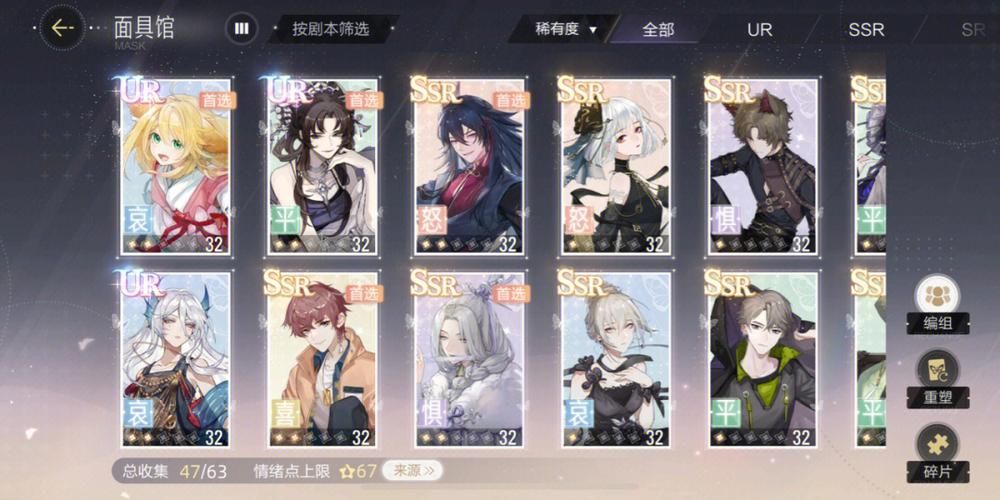Screen dimensions: 1000x500
Task: Switch to the SSR rarity tab
Action: tap(866, 29)
